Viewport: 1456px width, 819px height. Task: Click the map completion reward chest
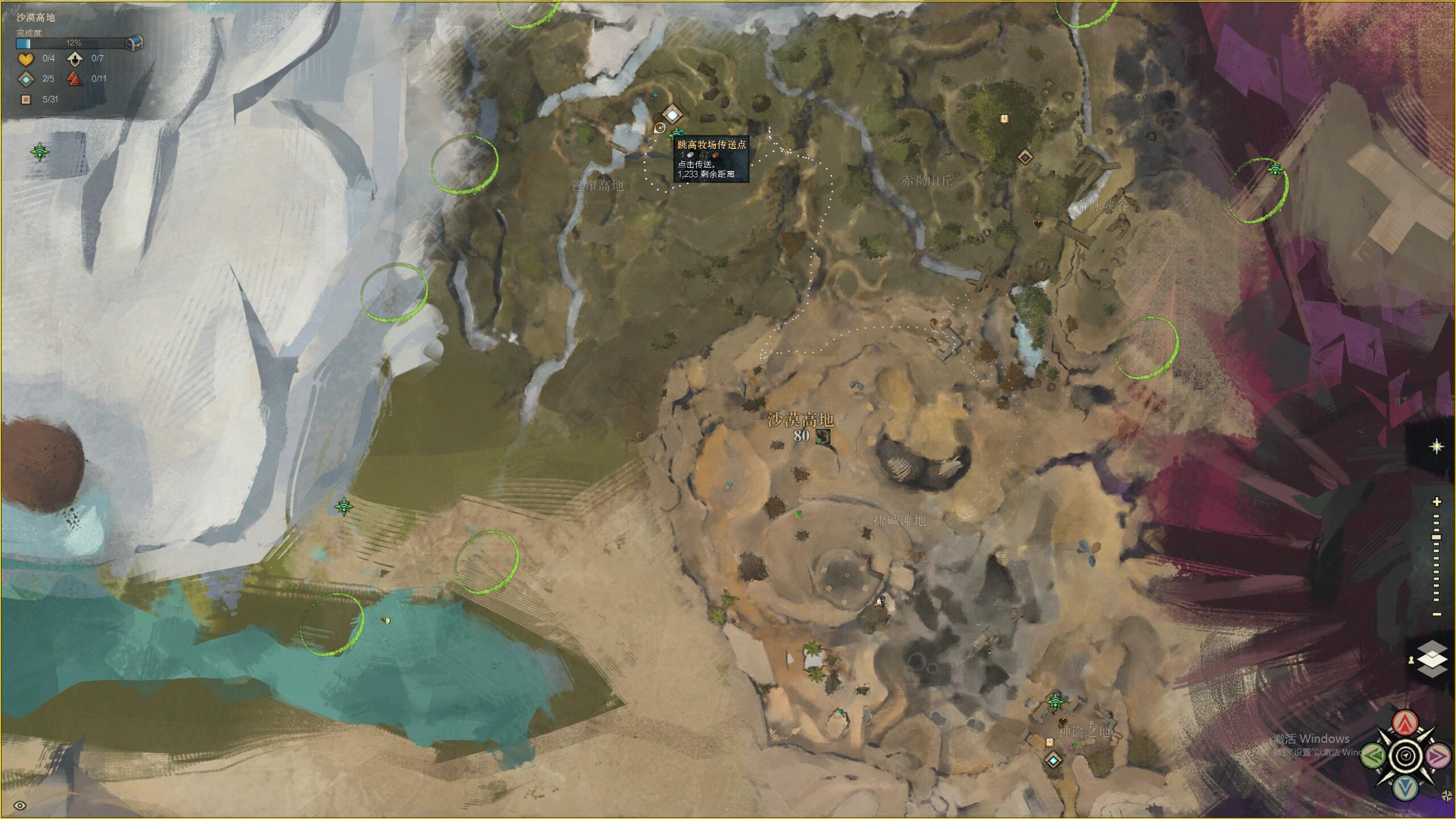pyautogui.click(x=134, y=43)
